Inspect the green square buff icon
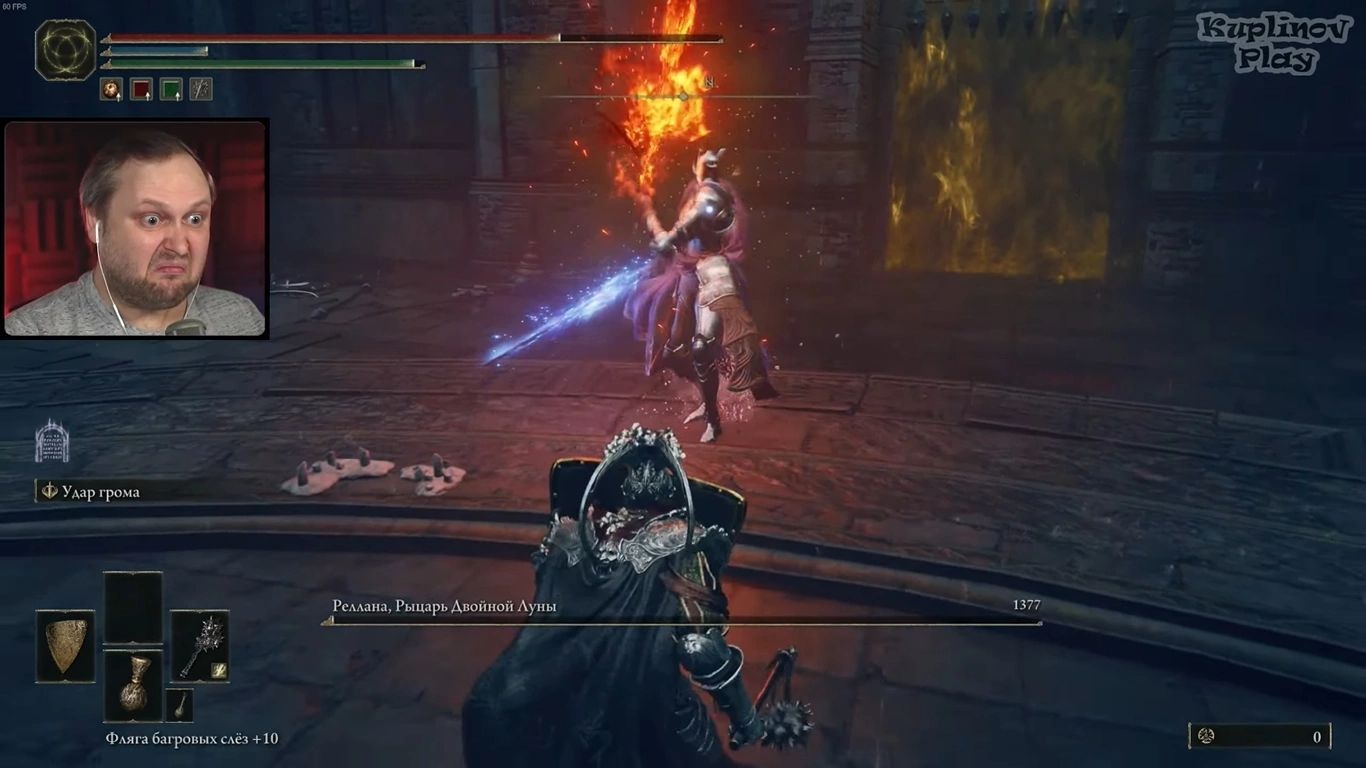 pyautogui.click(x=171, y=90)
